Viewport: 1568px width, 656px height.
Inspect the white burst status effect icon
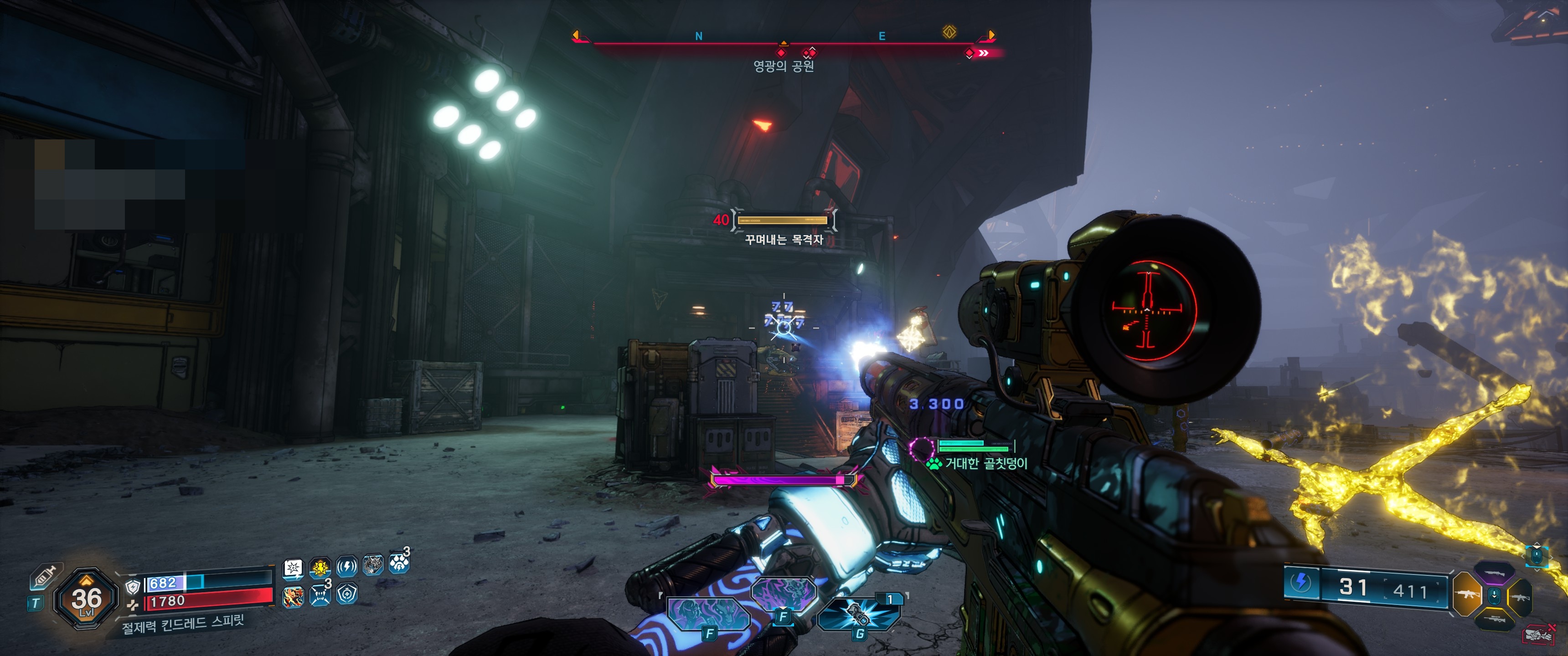(294, 568)
